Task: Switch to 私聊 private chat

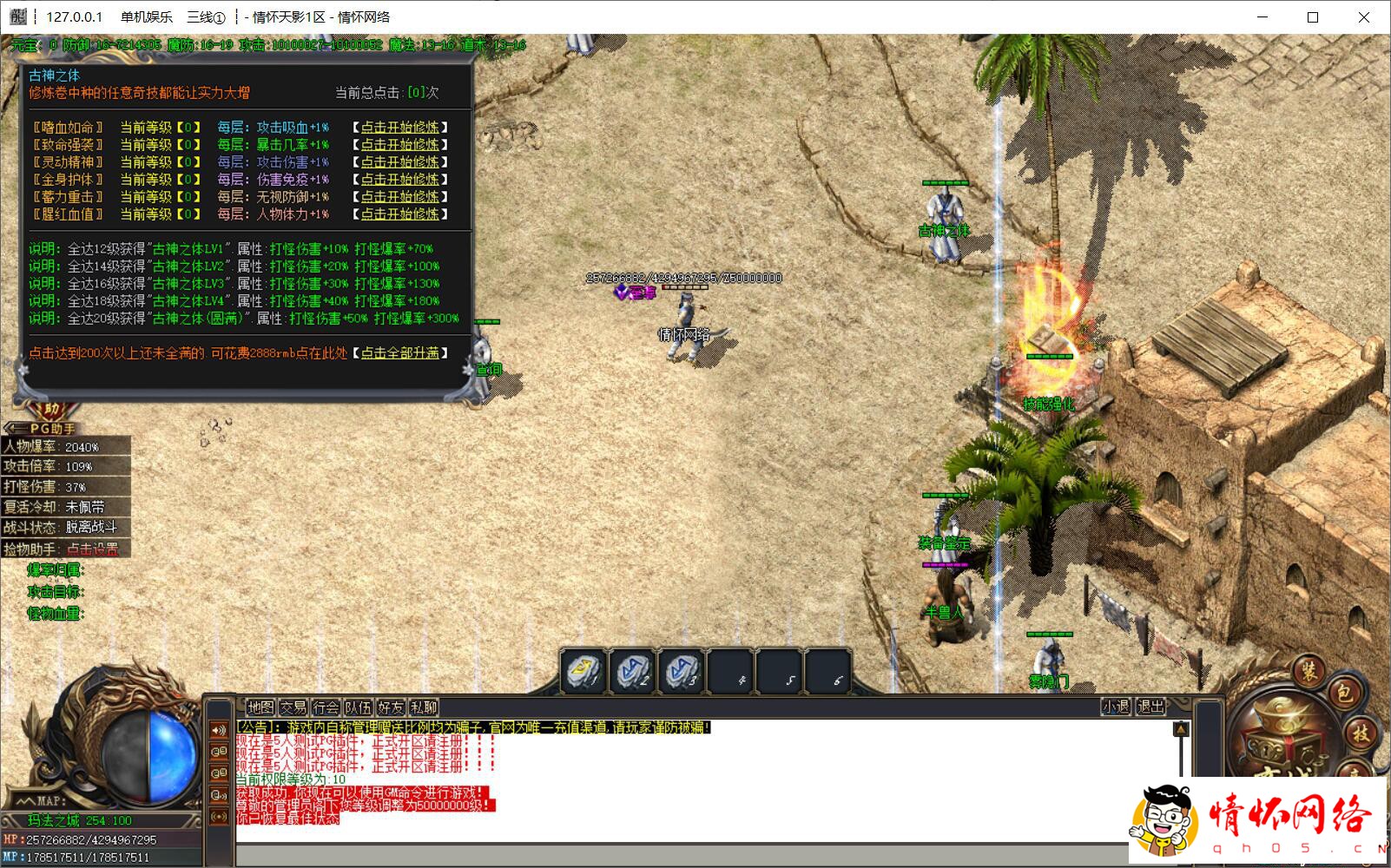Action: 424,707
